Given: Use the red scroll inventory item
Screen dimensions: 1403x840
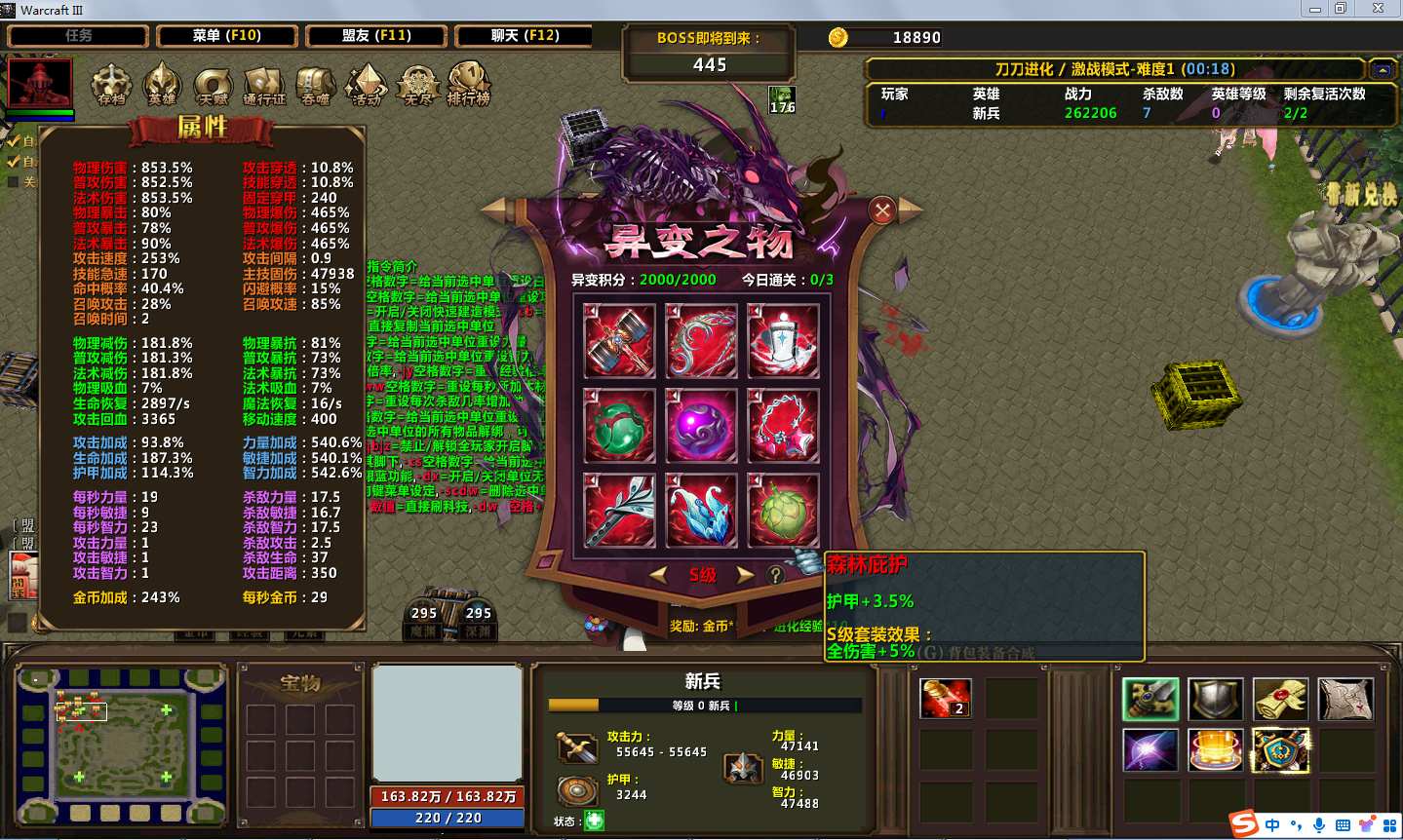Looking at the screenshot, I should (x=945, y=699).
